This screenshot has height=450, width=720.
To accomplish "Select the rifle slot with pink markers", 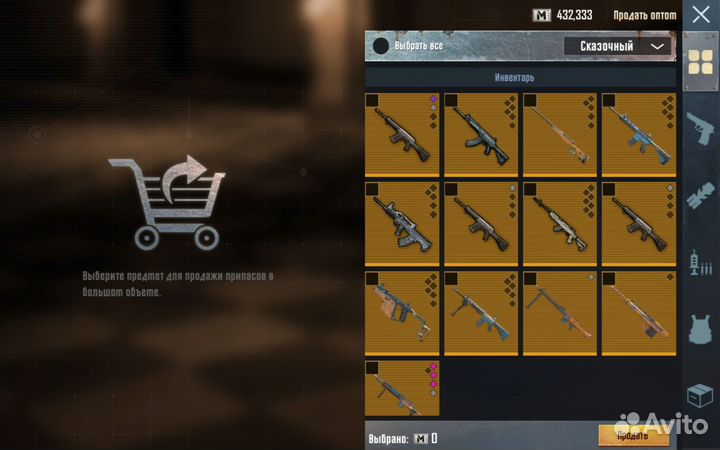I will [402, 389].
